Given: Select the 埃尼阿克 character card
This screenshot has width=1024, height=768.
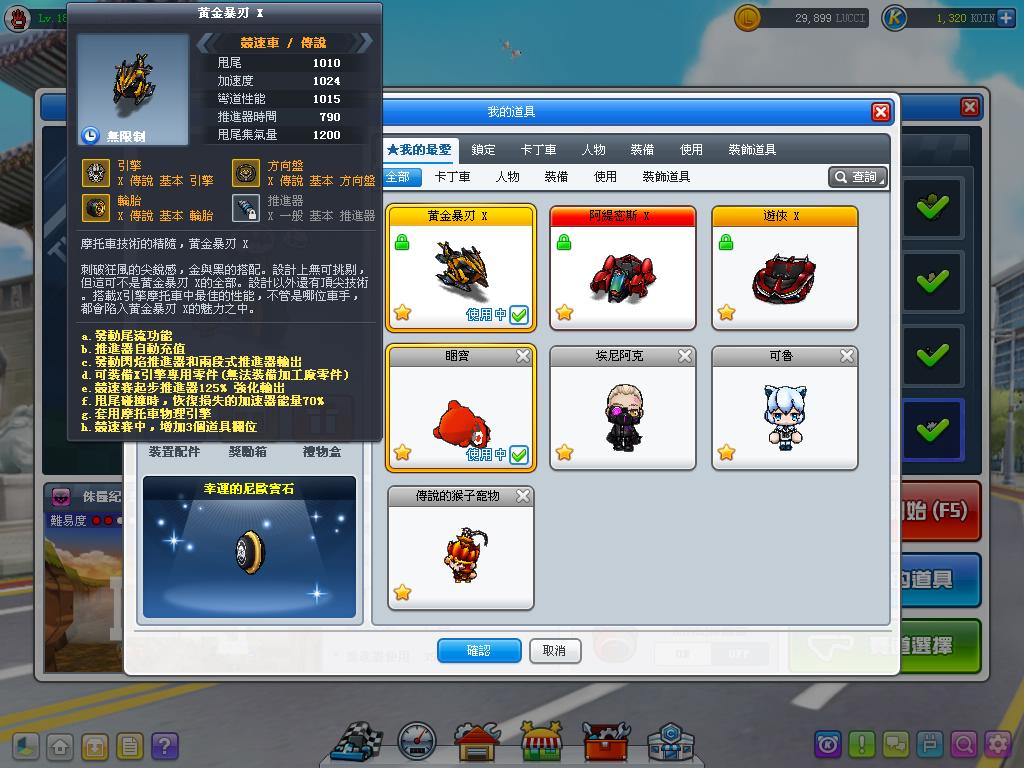Looking at the screenshot, I should [623, 408].
